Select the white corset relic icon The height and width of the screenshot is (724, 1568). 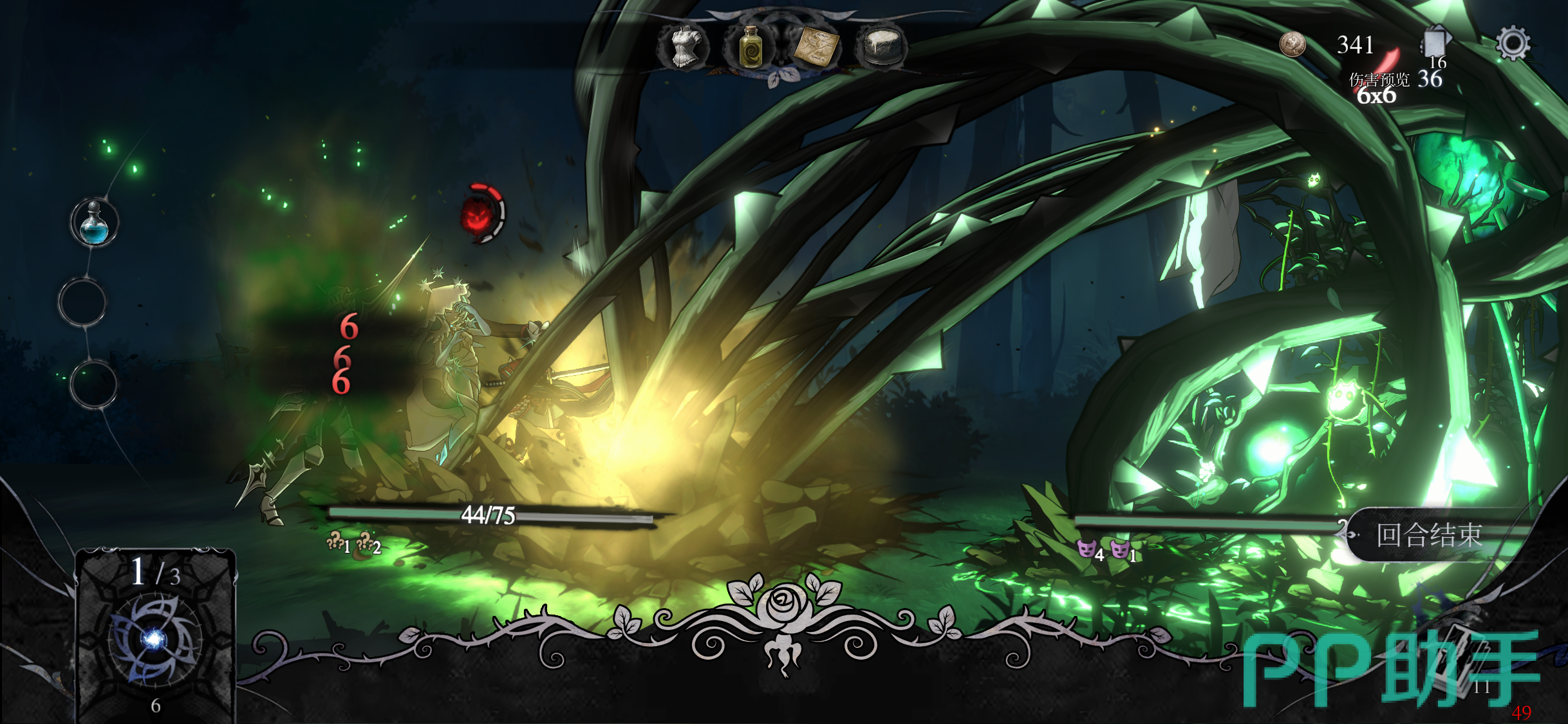684,46
